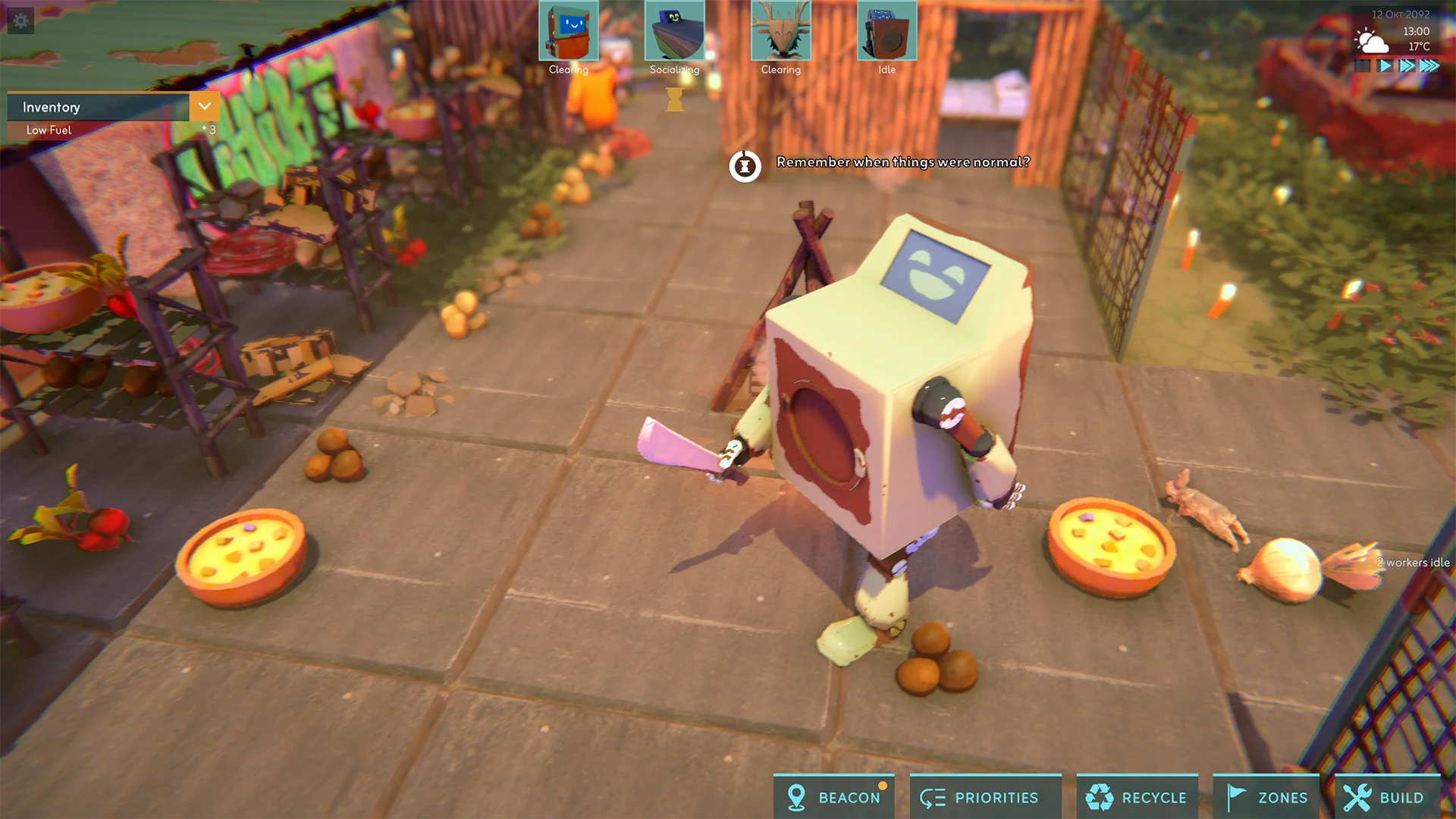Select the Idle washing machine robot portrait
Viewport: 1456px width, 819px height.
point(886,31)
